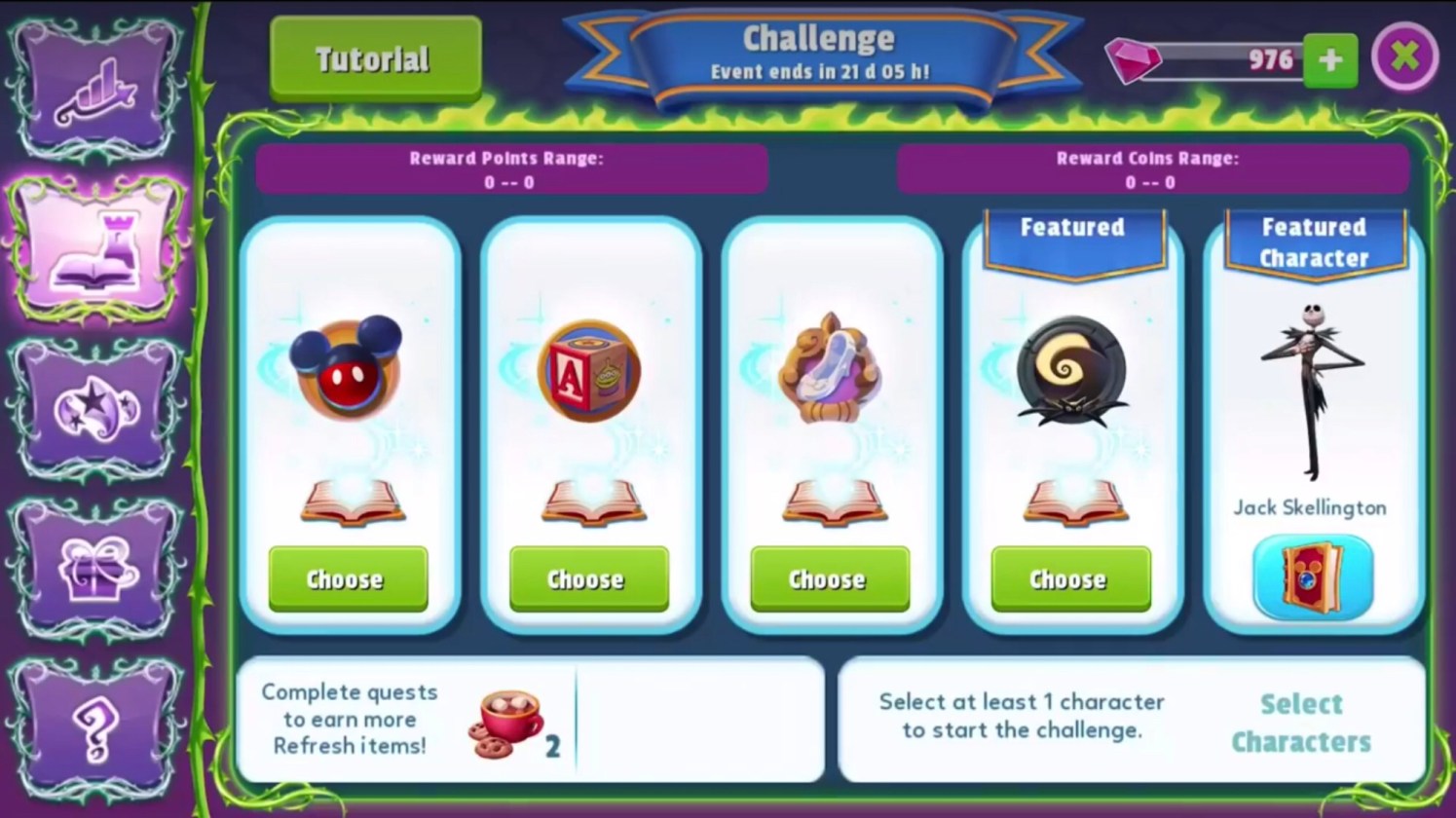This screenshot has width=1456, height=818.
Task: Open the question mark help tab
Action: click(x=95, y=730)
